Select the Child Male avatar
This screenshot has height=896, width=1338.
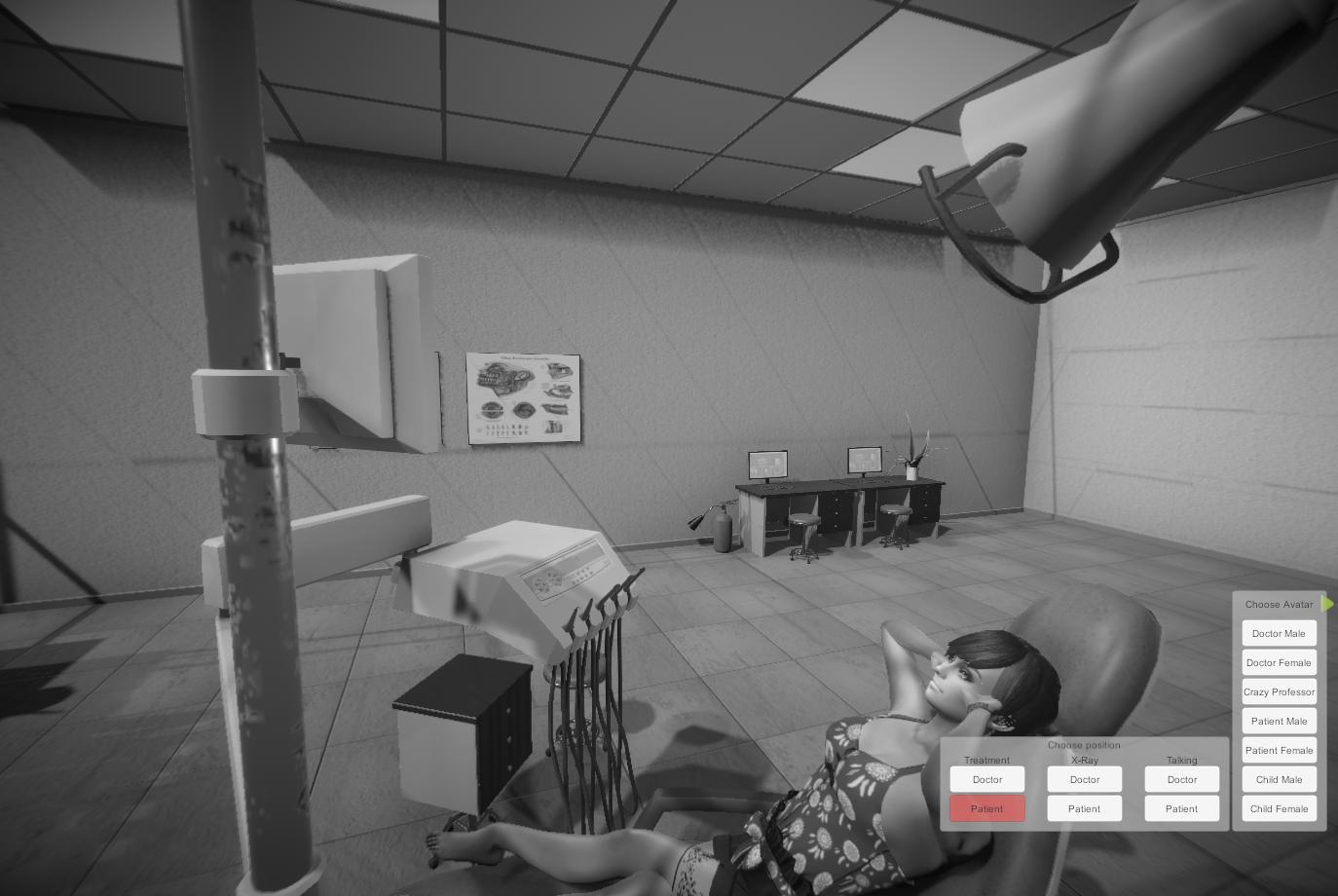pyautogui.click(x=1279, y=779)
